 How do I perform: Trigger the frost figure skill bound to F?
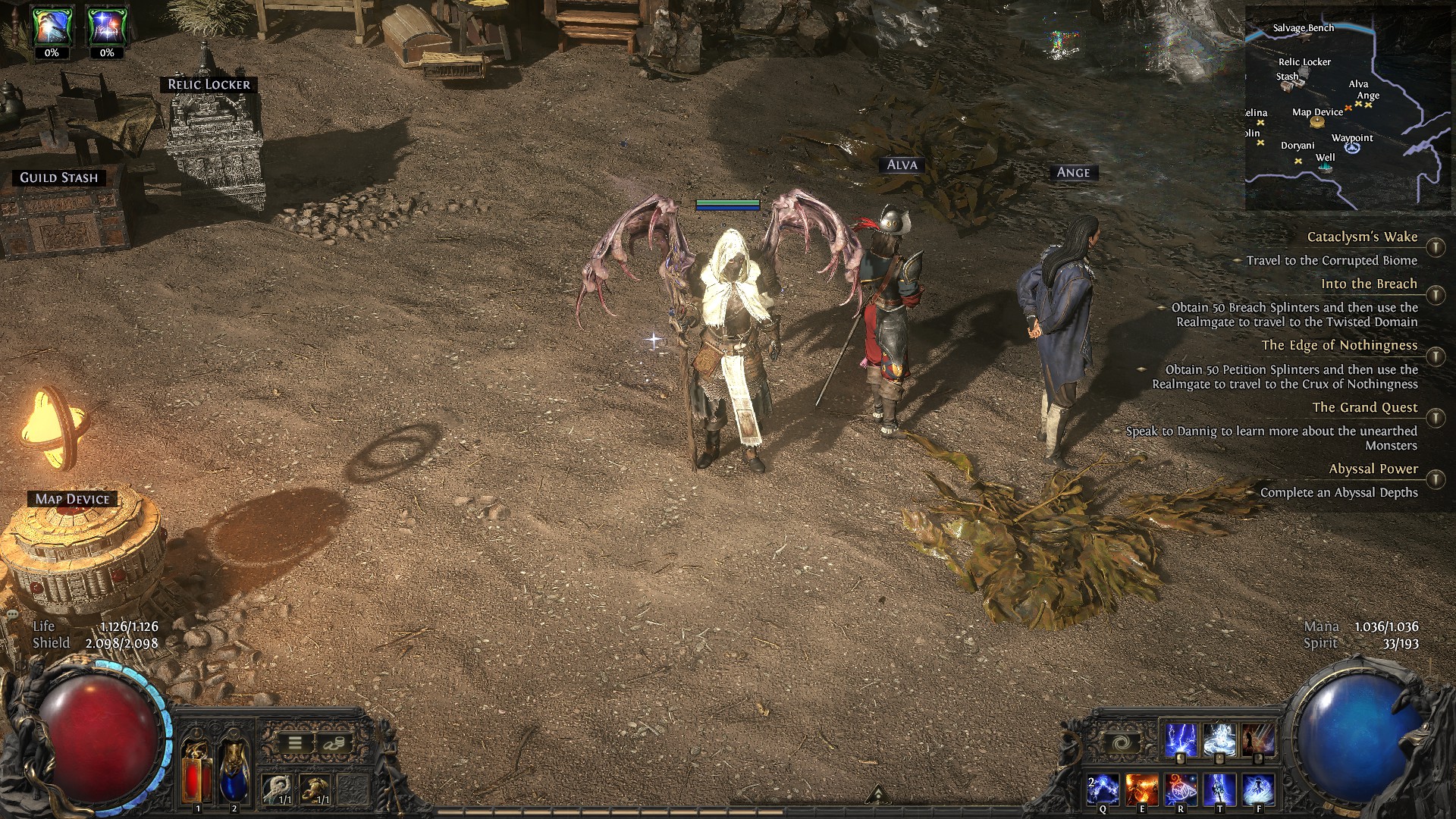tap(1259, 789)
